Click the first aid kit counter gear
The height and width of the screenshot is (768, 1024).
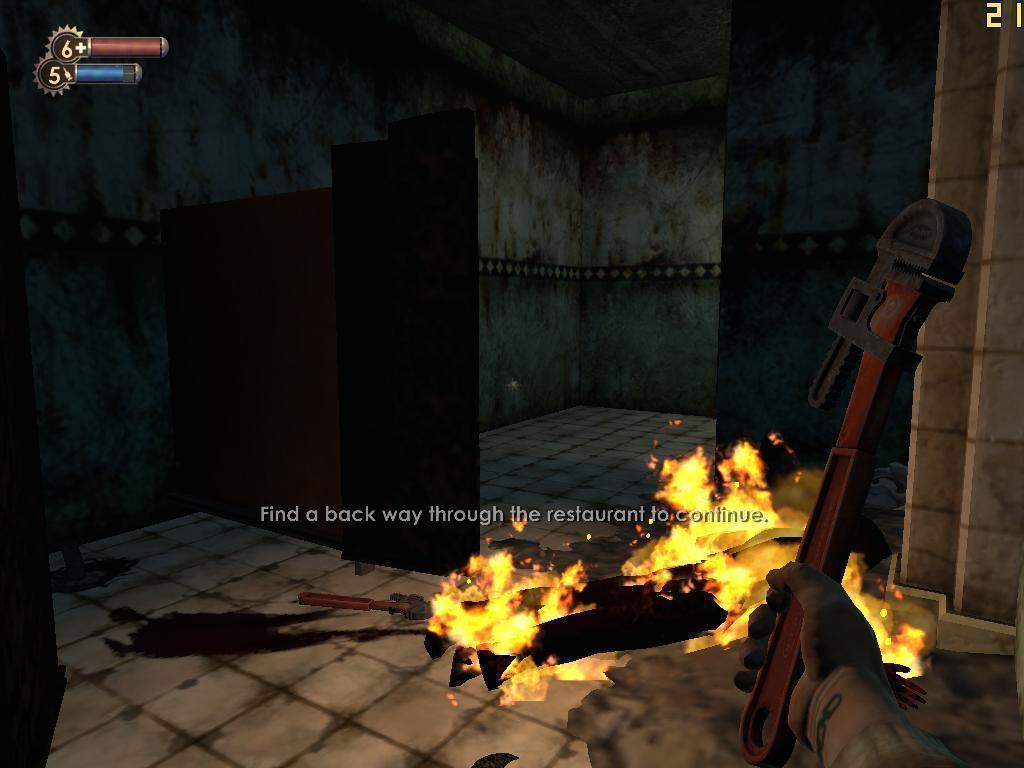[x=69, y=47]
